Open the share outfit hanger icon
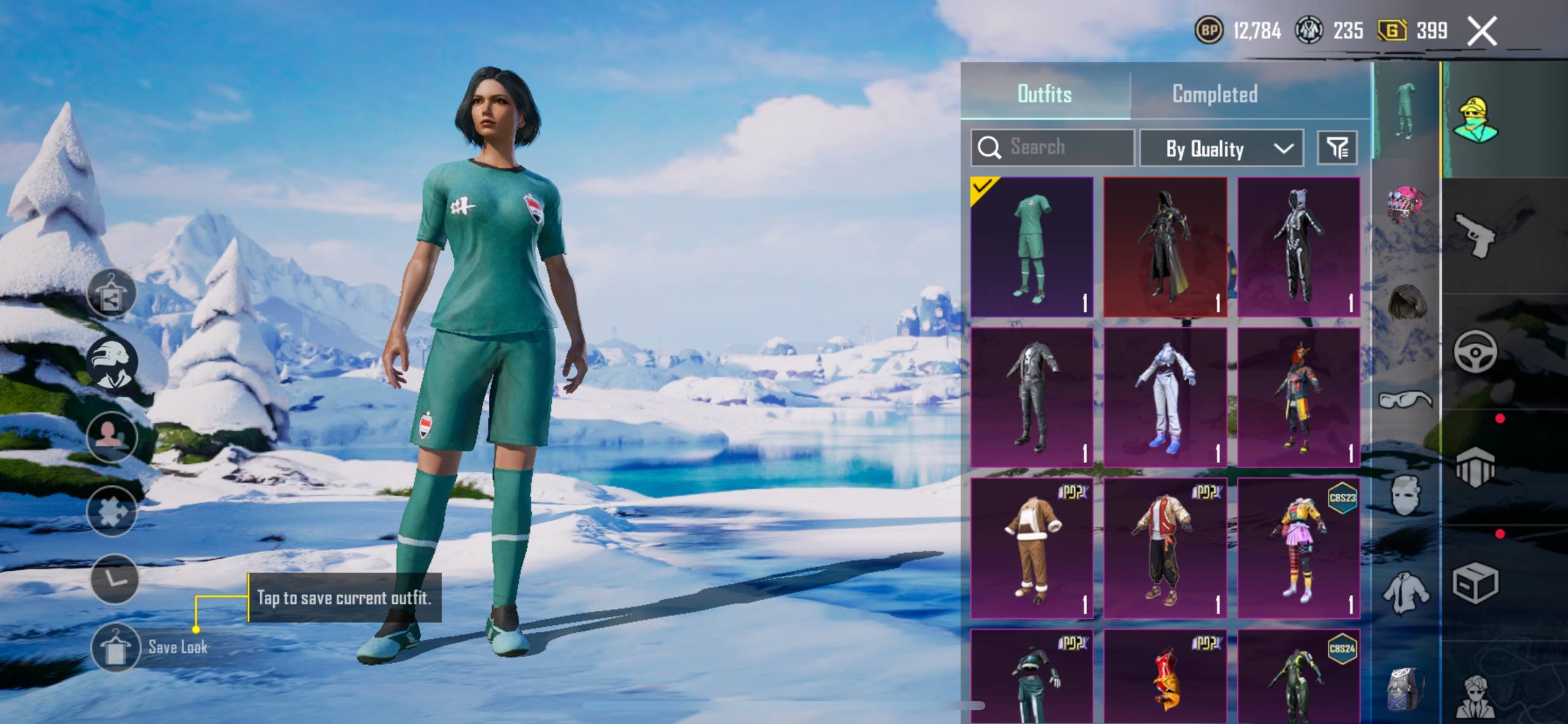Screen dimensions: 1568x724 point(111,293)
